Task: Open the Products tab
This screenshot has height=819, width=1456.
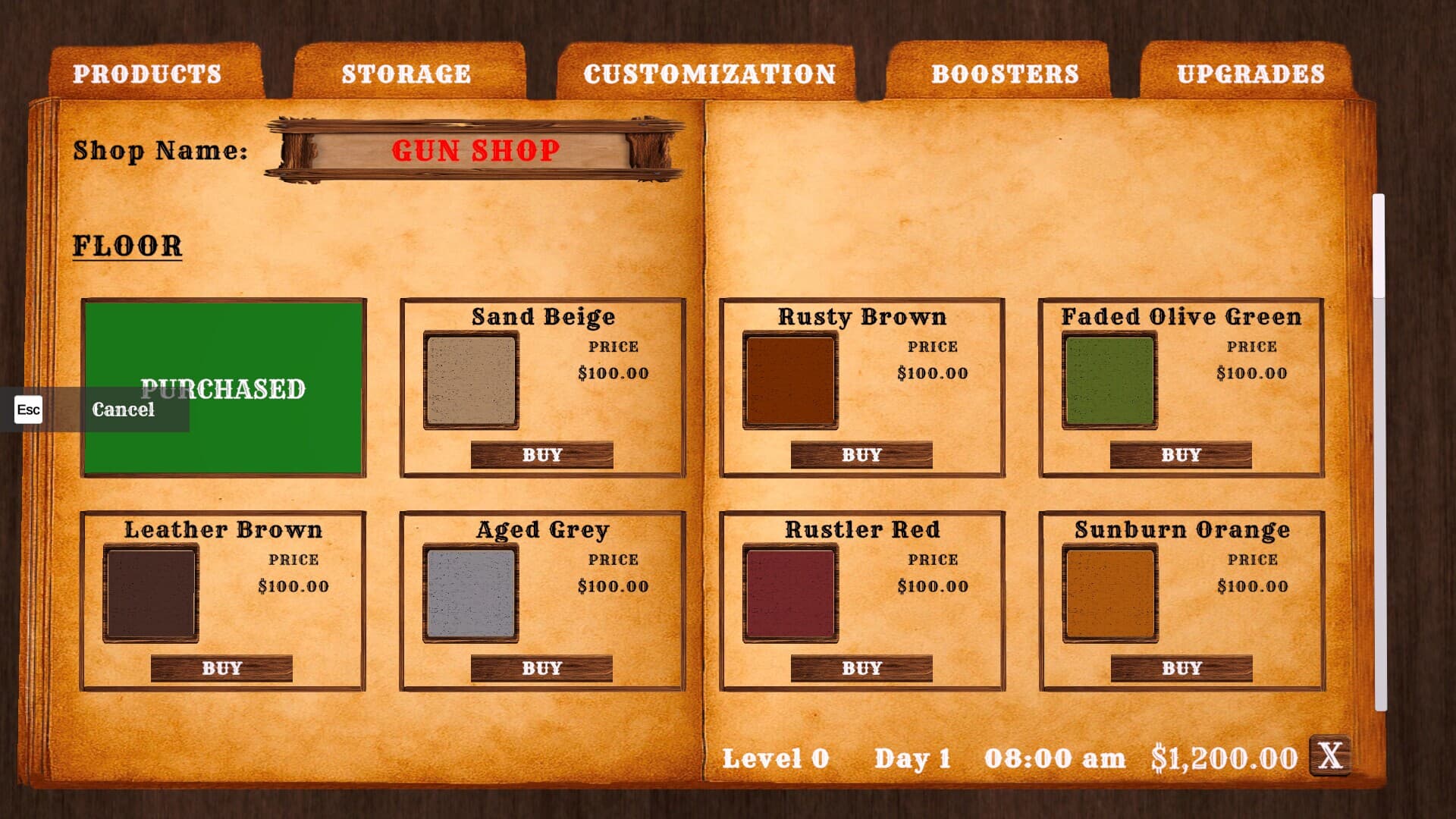Action: pyautogui.click(x=149, y=74)
